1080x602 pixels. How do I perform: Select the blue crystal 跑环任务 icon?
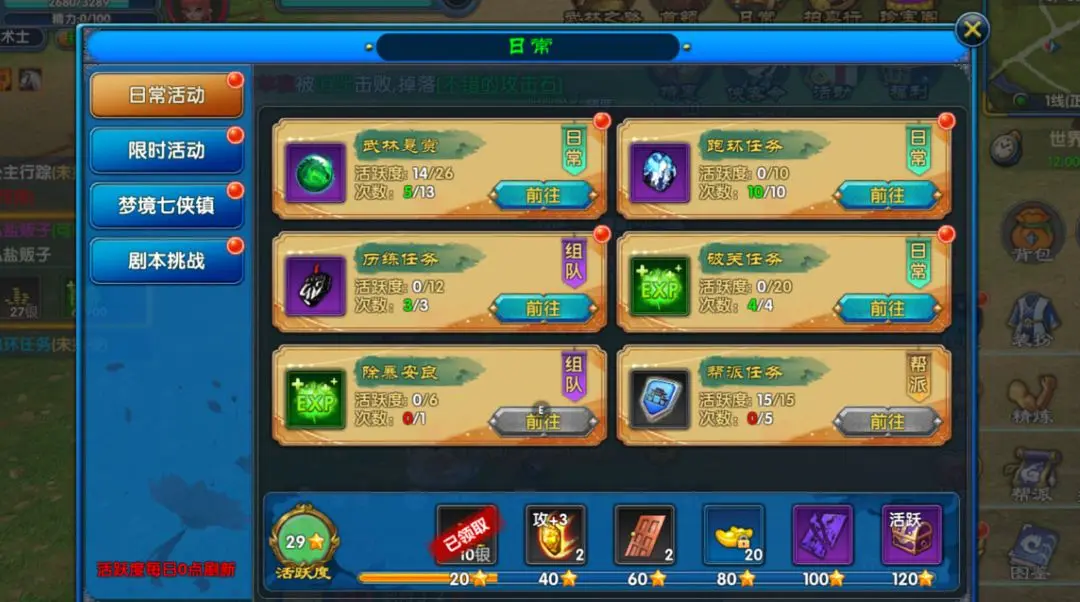tap(660, 174)
